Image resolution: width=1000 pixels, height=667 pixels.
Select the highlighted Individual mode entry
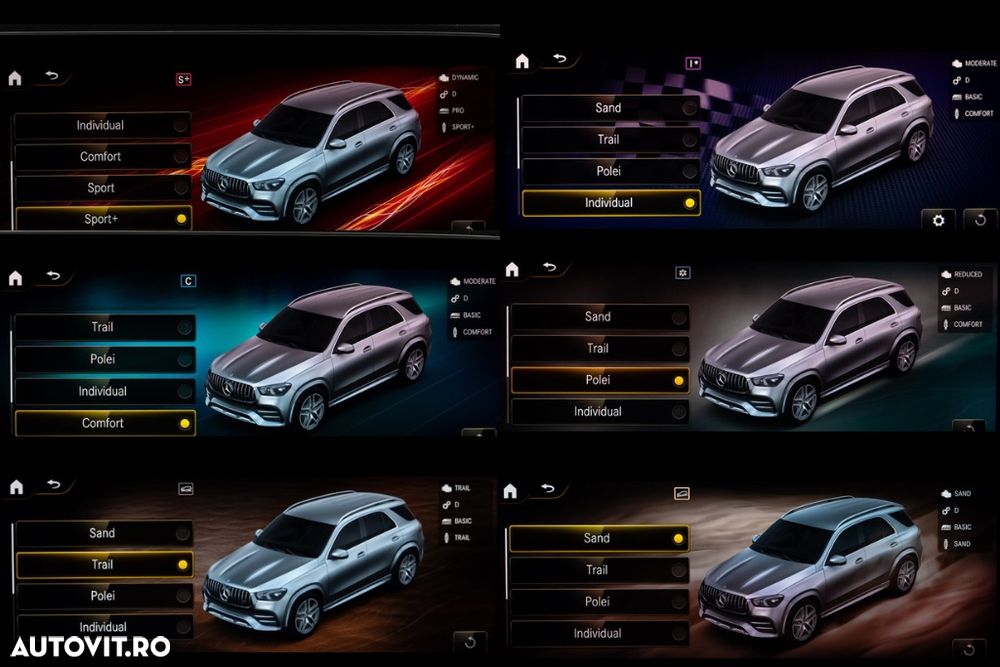point(610,203)
